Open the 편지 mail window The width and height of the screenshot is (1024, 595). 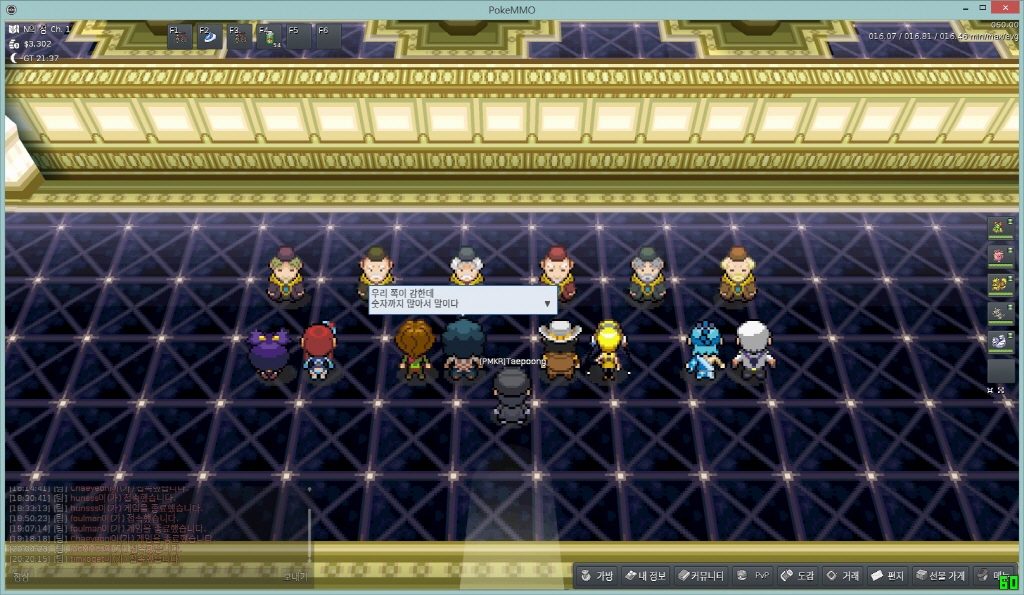point(887,576)
